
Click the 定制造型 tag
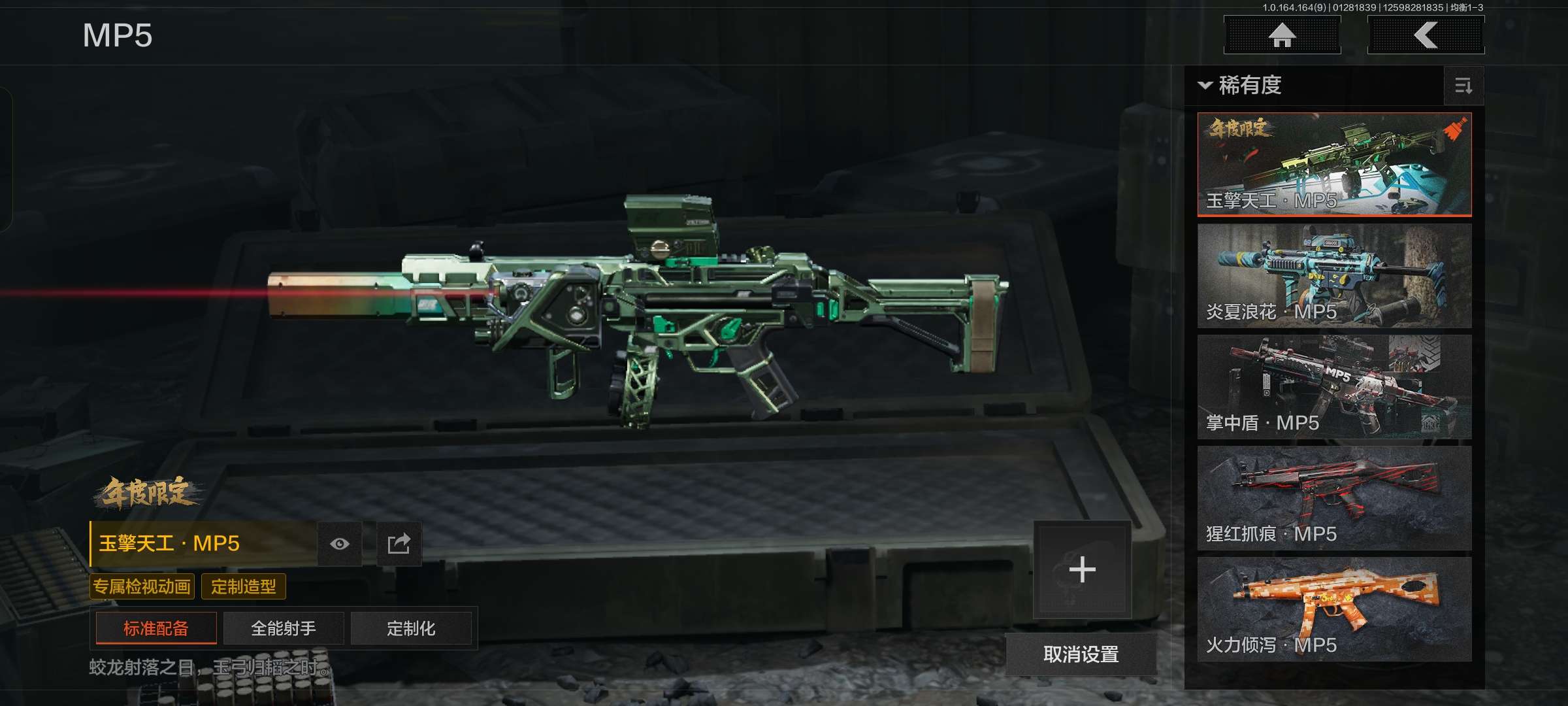tap(244, 587)
